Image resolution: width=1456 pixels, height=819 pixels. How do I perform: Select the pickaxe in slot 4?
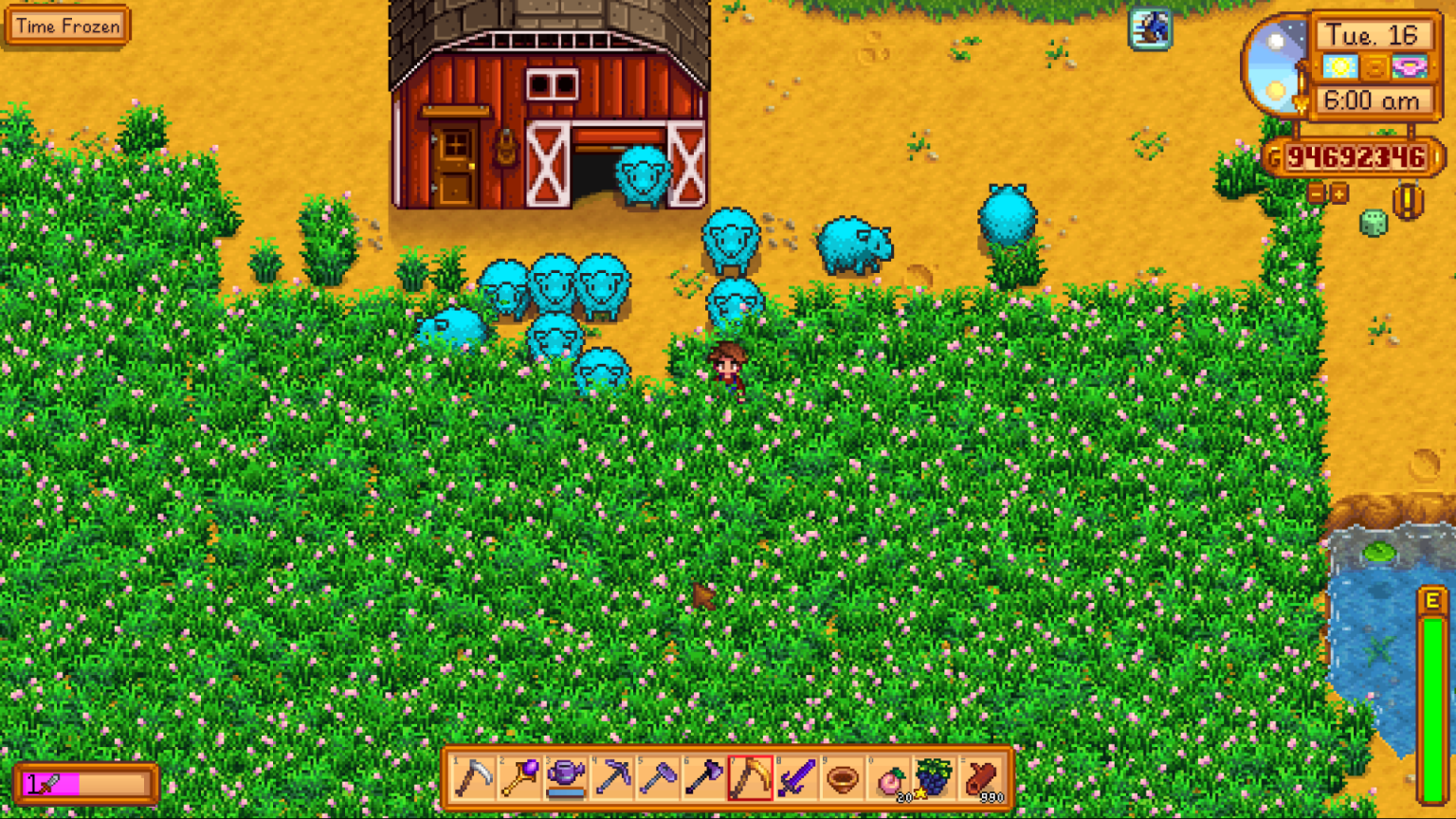pos(612,779)
